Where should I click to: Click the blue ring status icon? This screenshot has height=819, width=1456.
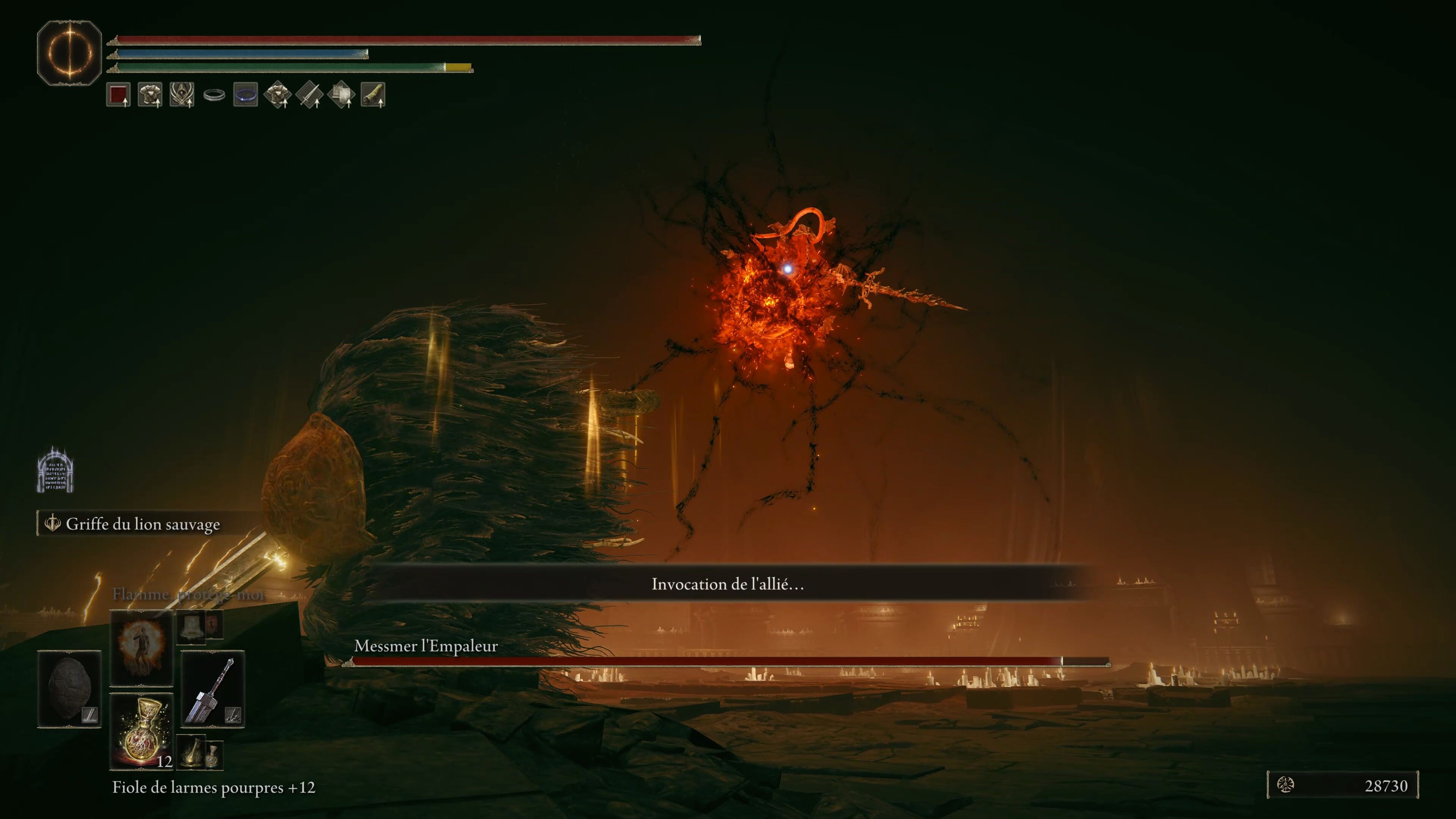246,94
